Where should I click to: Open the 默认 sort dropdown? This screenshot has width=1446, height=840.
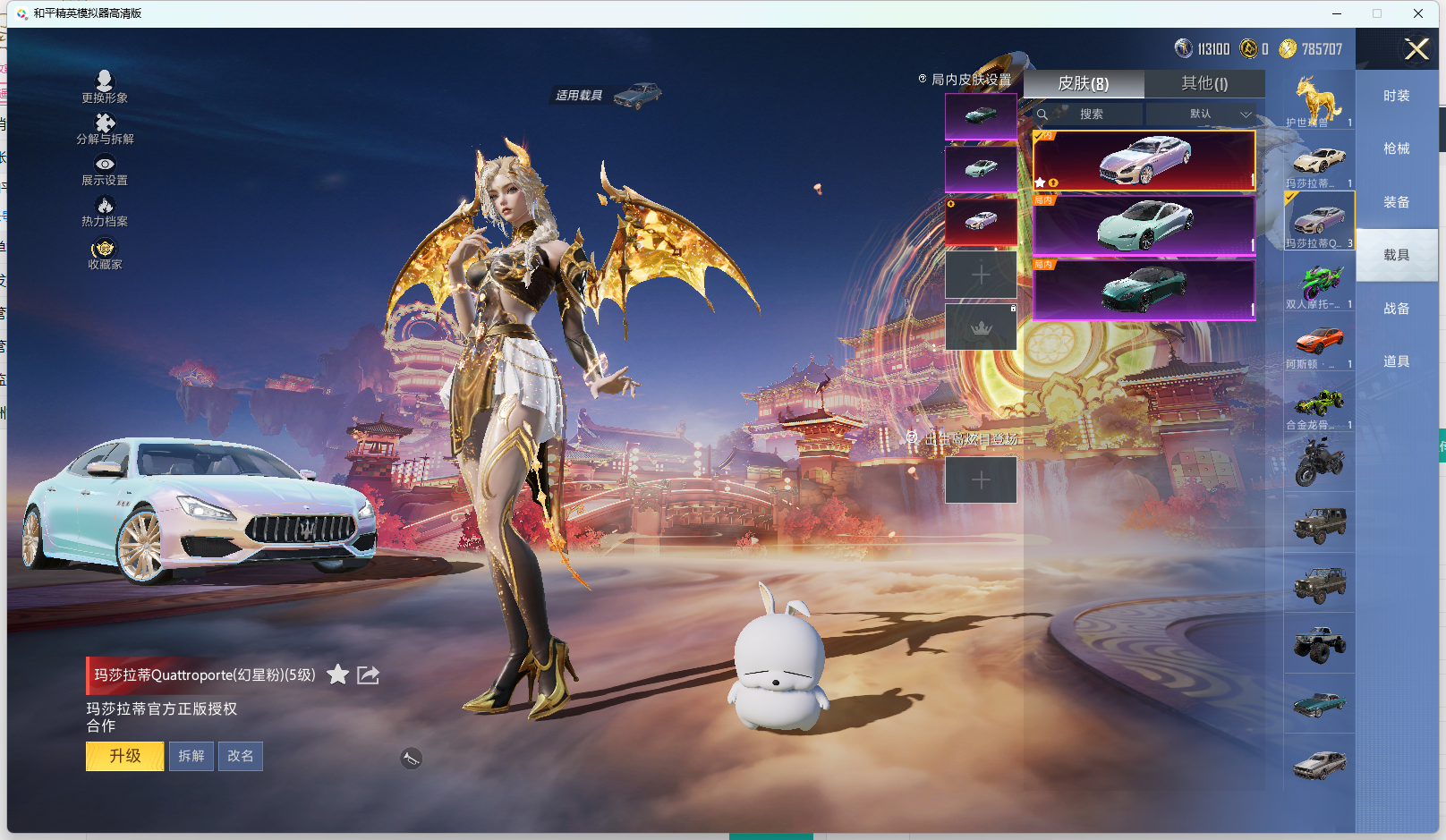coord(1202,115)
